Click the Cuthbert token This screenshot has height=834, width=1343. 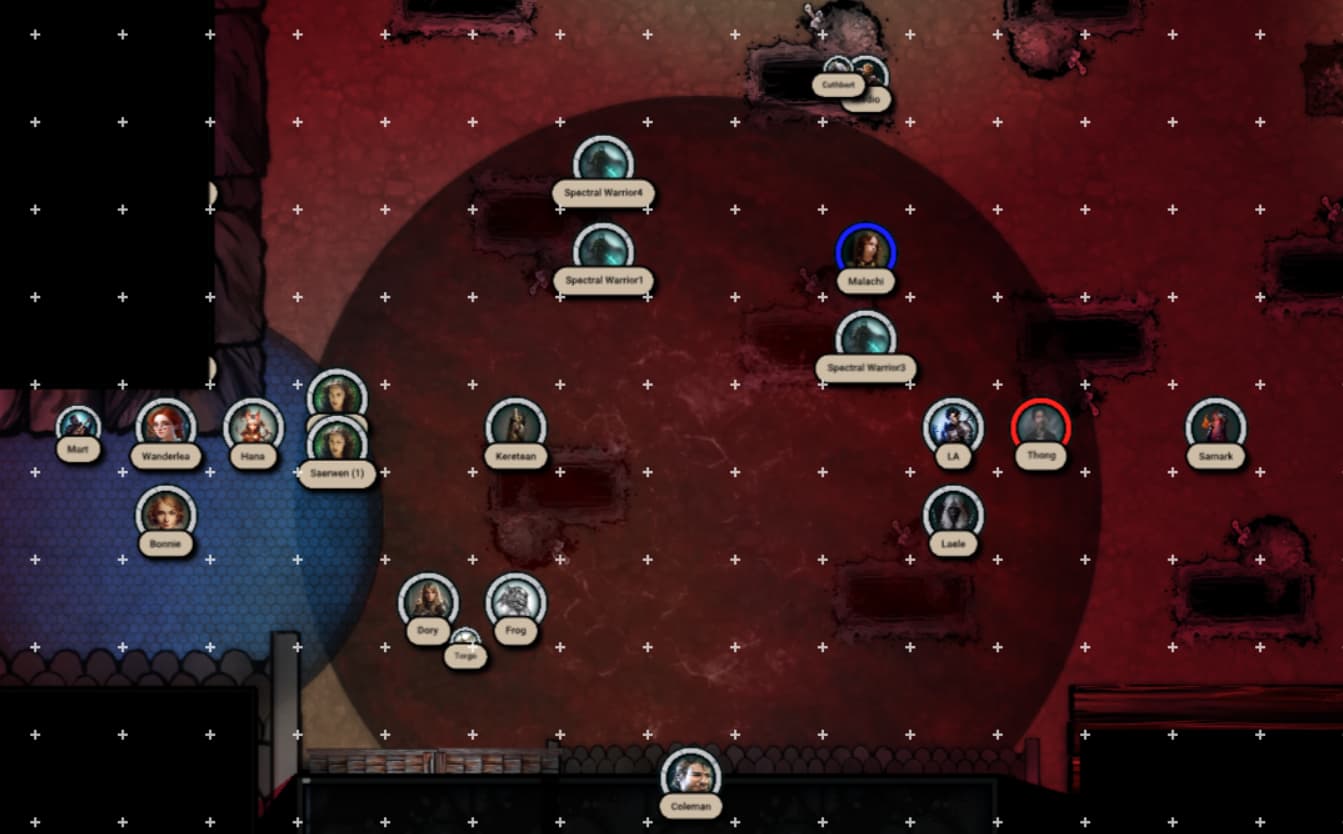(x=836, y=72)
